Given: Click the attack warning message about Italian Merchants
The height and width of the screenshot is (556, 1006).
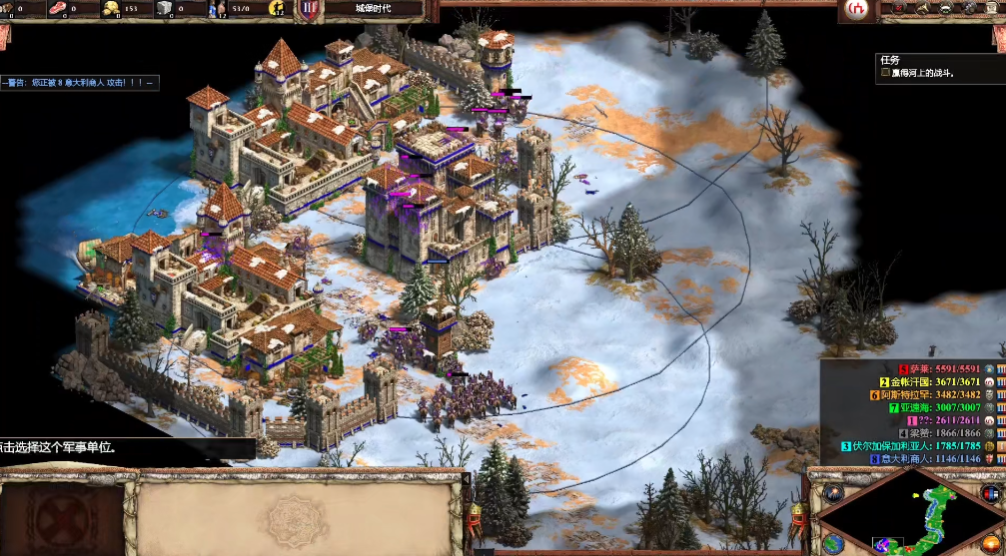Looking at the screenshot, I should 78,83.
